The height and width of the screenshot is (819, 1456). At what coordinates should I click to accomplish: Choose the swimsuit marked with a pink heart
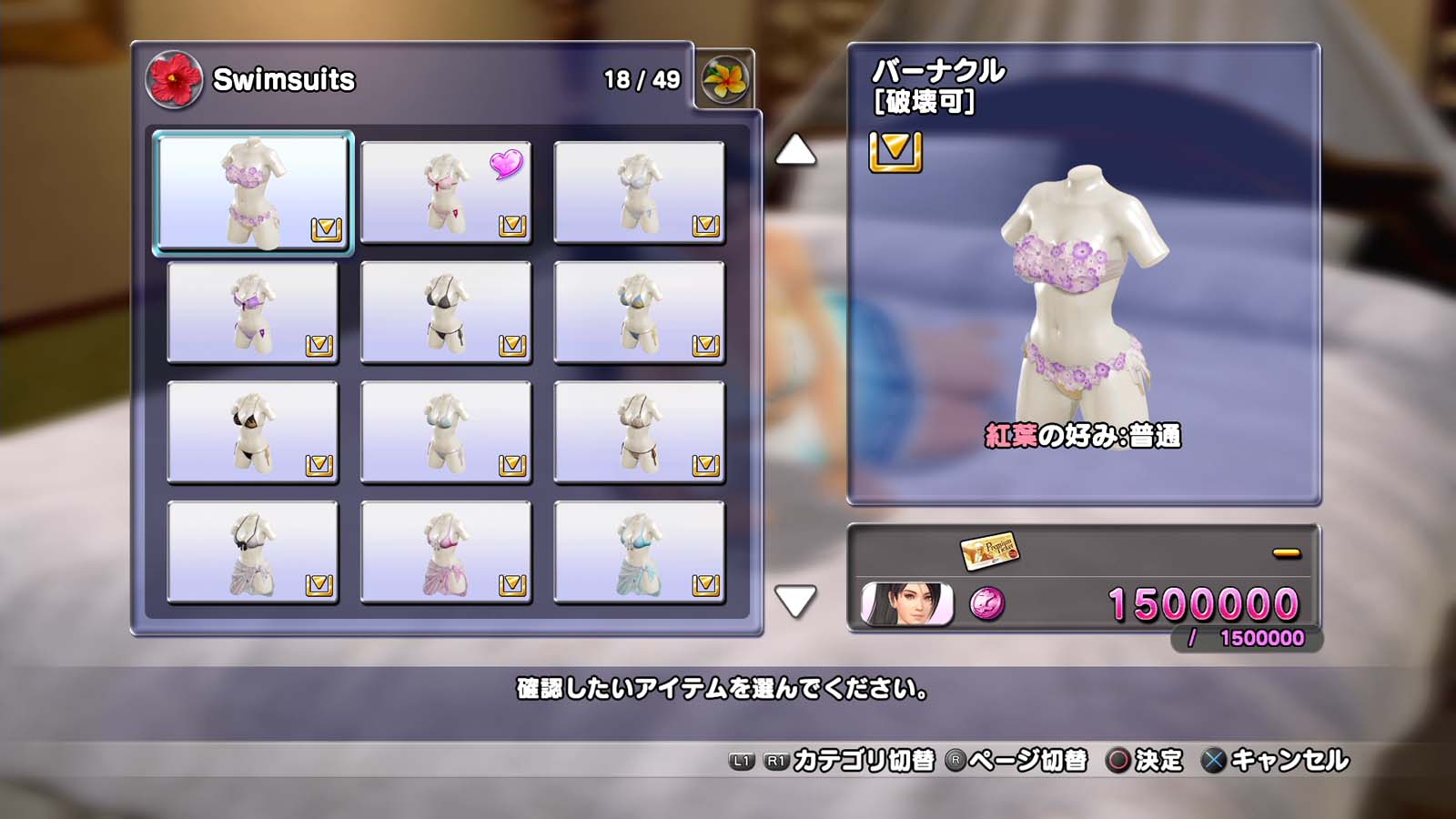point(446,192)
